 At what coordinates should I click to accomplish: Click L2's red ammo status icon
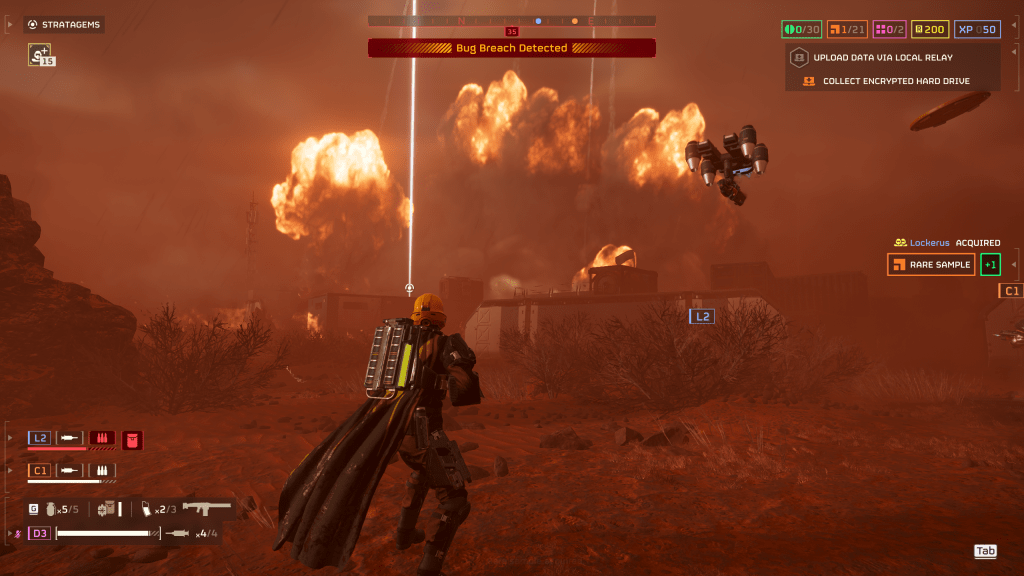(x=102, y=438)
